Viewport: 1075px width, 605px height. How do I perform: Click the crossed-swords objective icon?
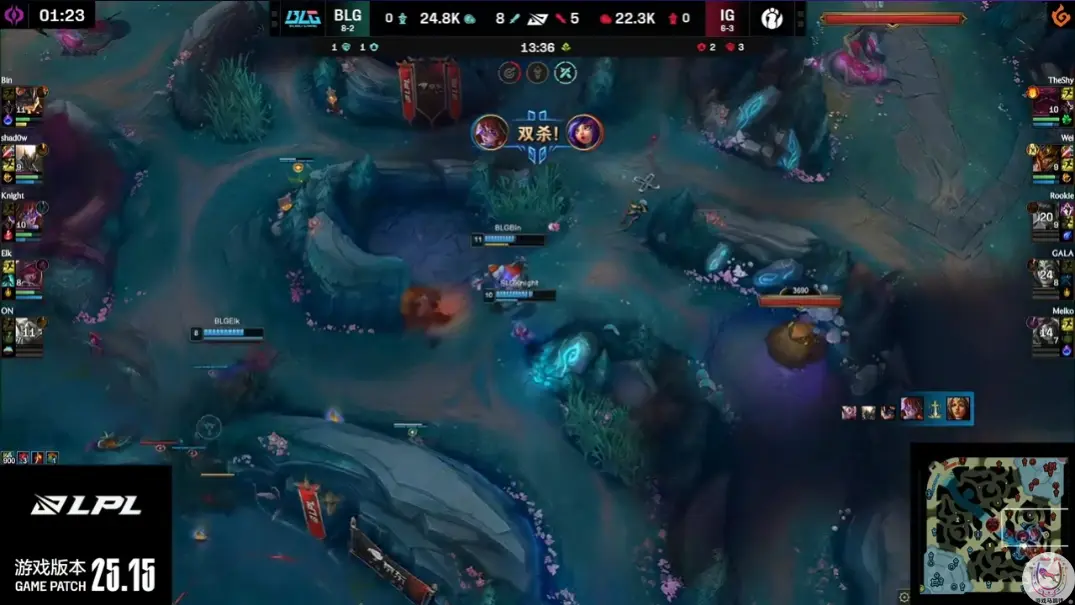click(x=566, y=72)
